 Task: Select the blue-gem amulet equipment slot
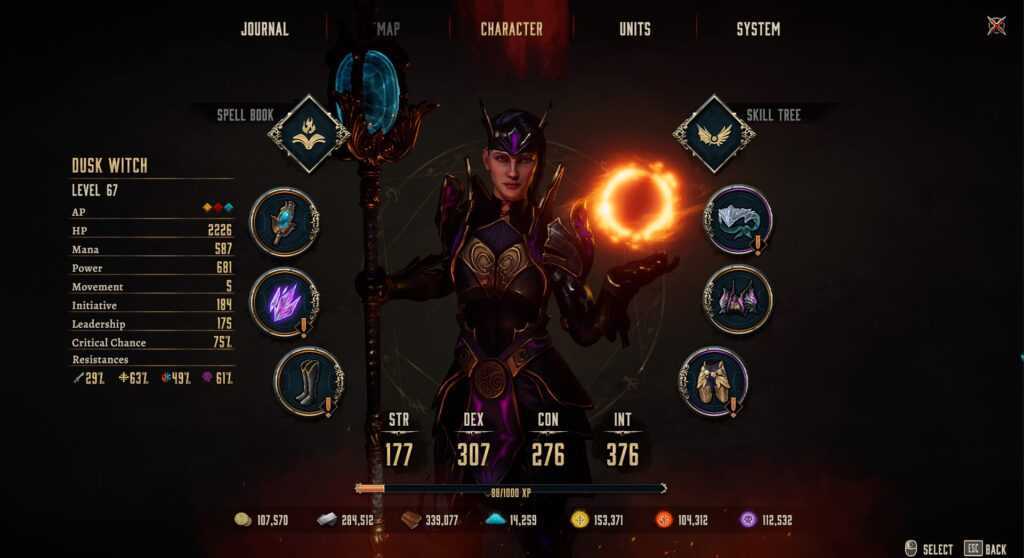click(284, 222)
